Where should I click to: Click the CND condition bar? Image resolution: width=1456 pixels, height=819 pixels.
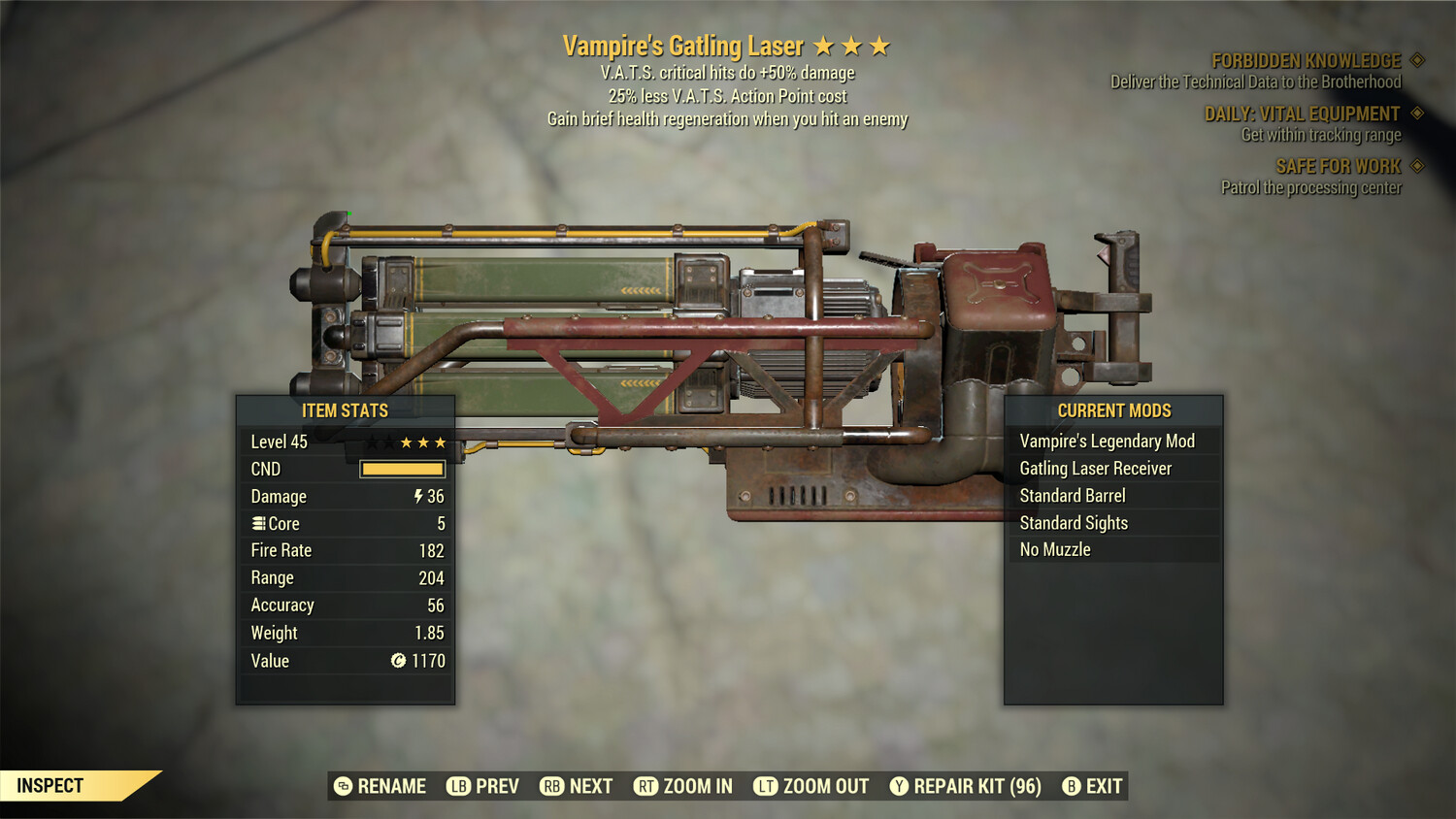402,469
